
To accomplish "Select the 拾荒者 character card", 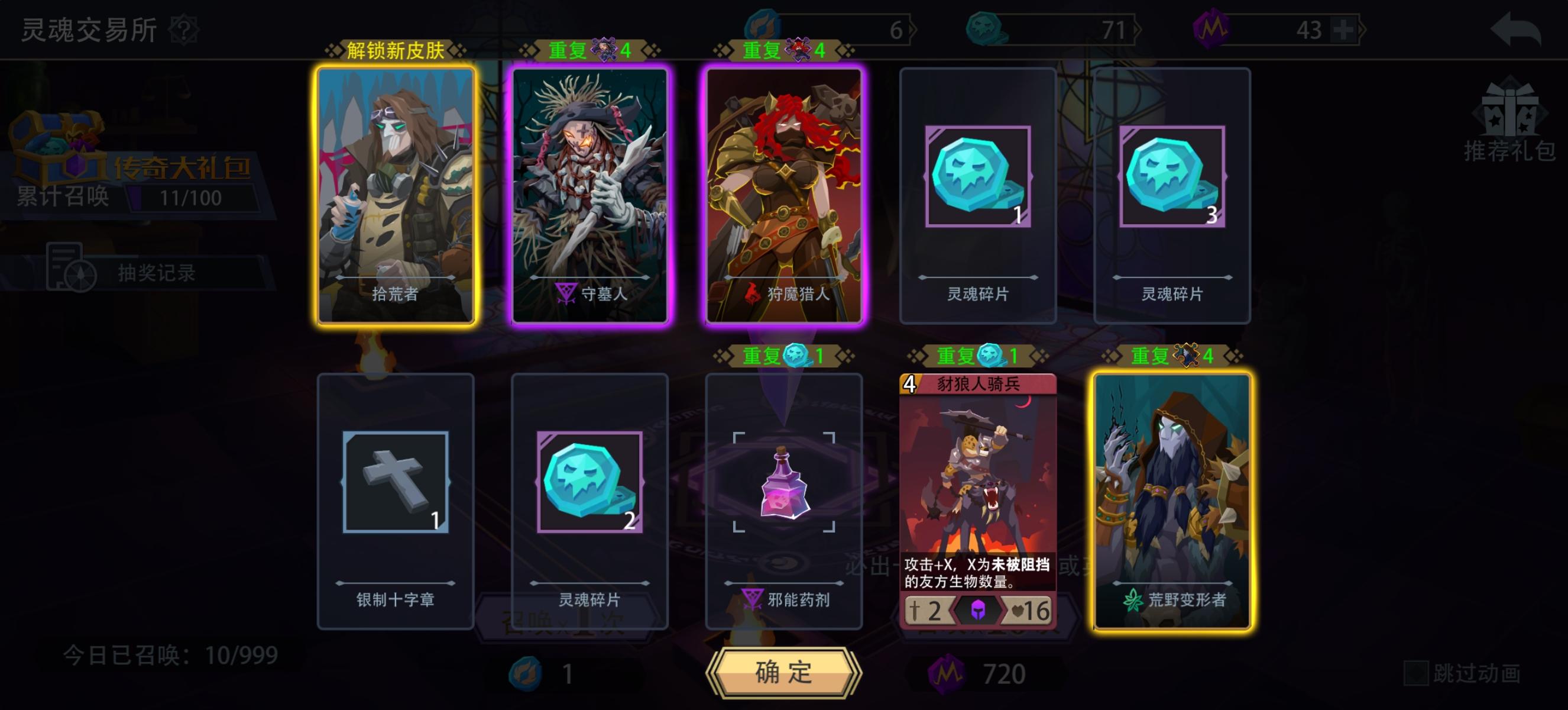I will click(x=396, y=196).
